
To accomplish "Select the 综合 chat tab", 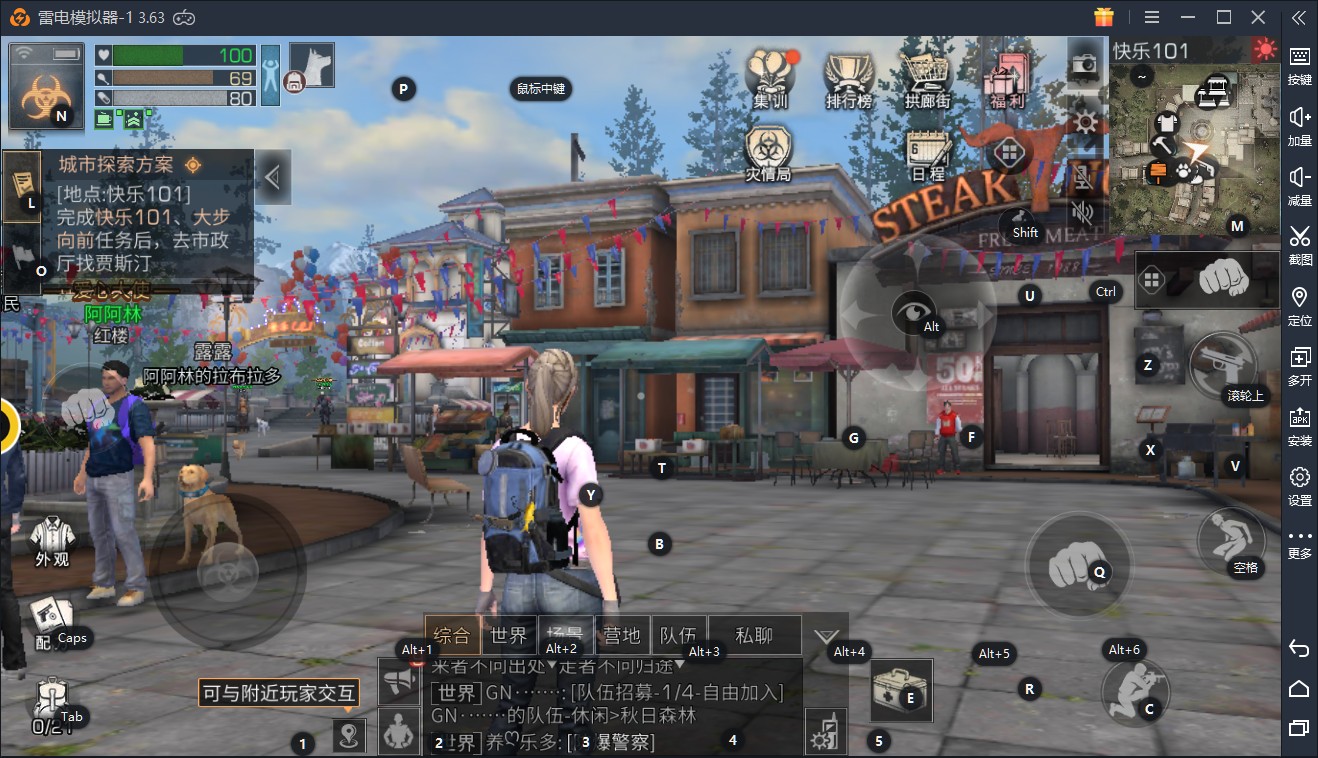I will pyautogui.click(x=452, y=635).
